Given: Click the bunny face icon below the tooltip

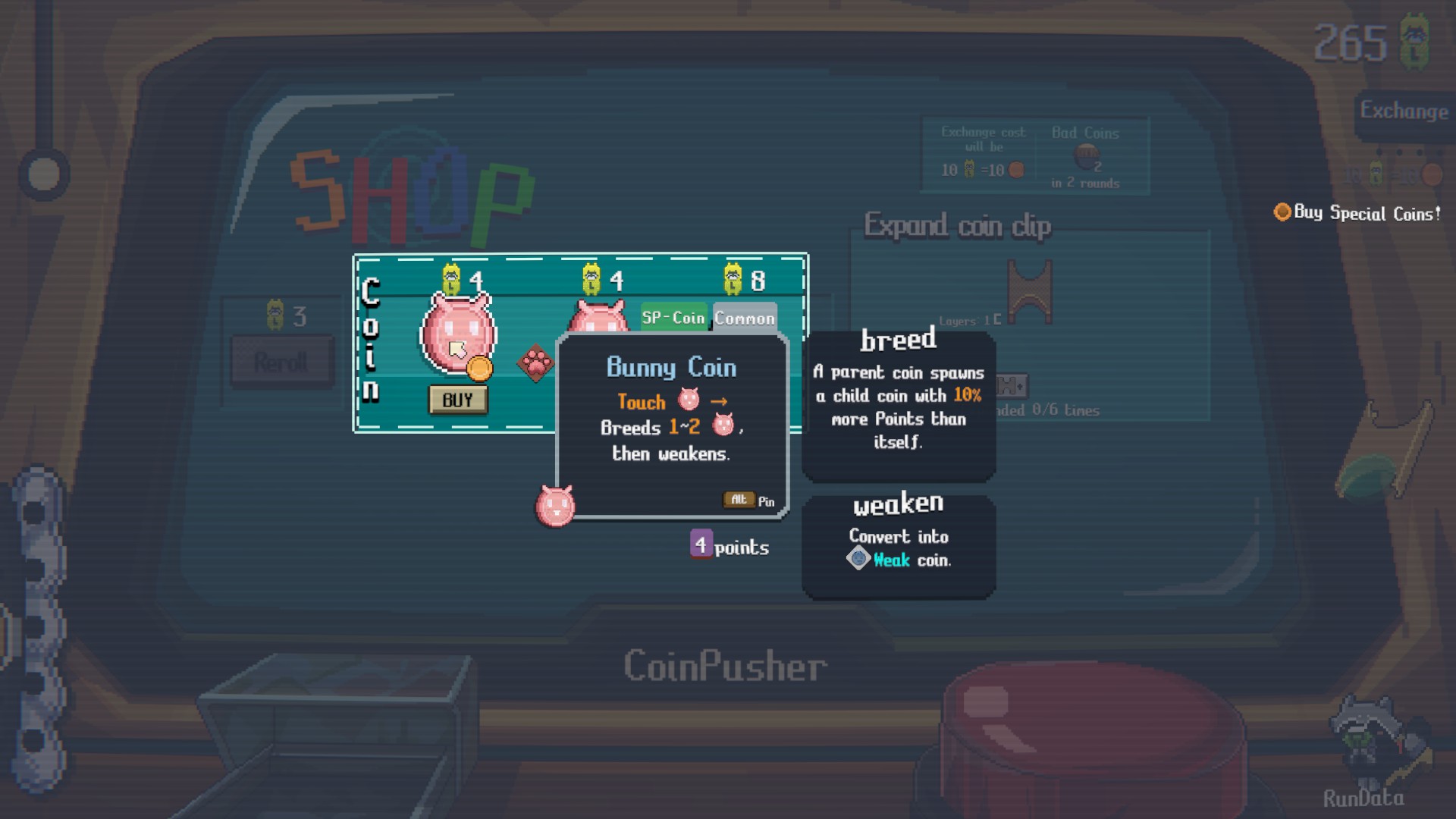Looking at the screenshot, I should click(x=556, y=506).
